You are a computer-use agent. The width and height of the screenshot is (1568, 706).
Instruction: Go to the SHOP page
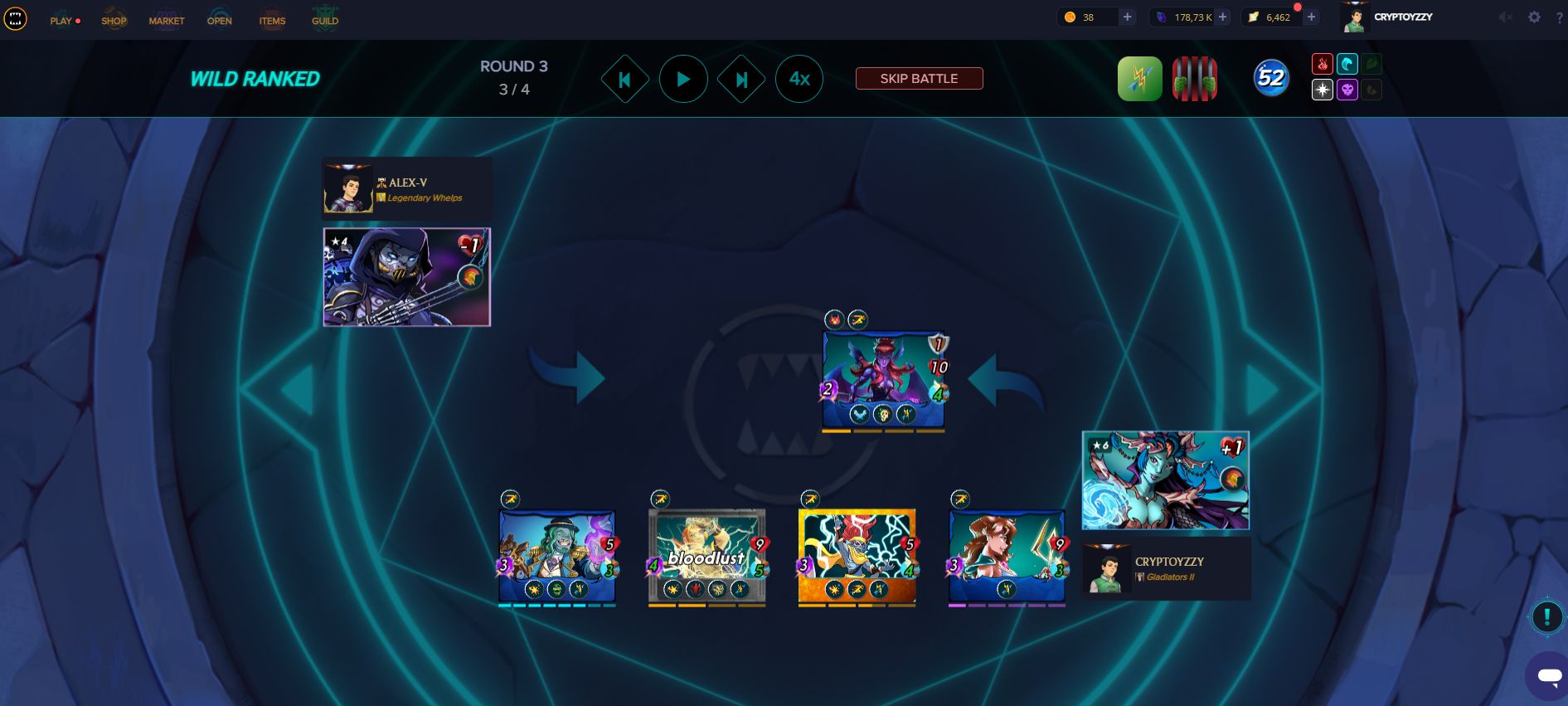tap(114, 21)
